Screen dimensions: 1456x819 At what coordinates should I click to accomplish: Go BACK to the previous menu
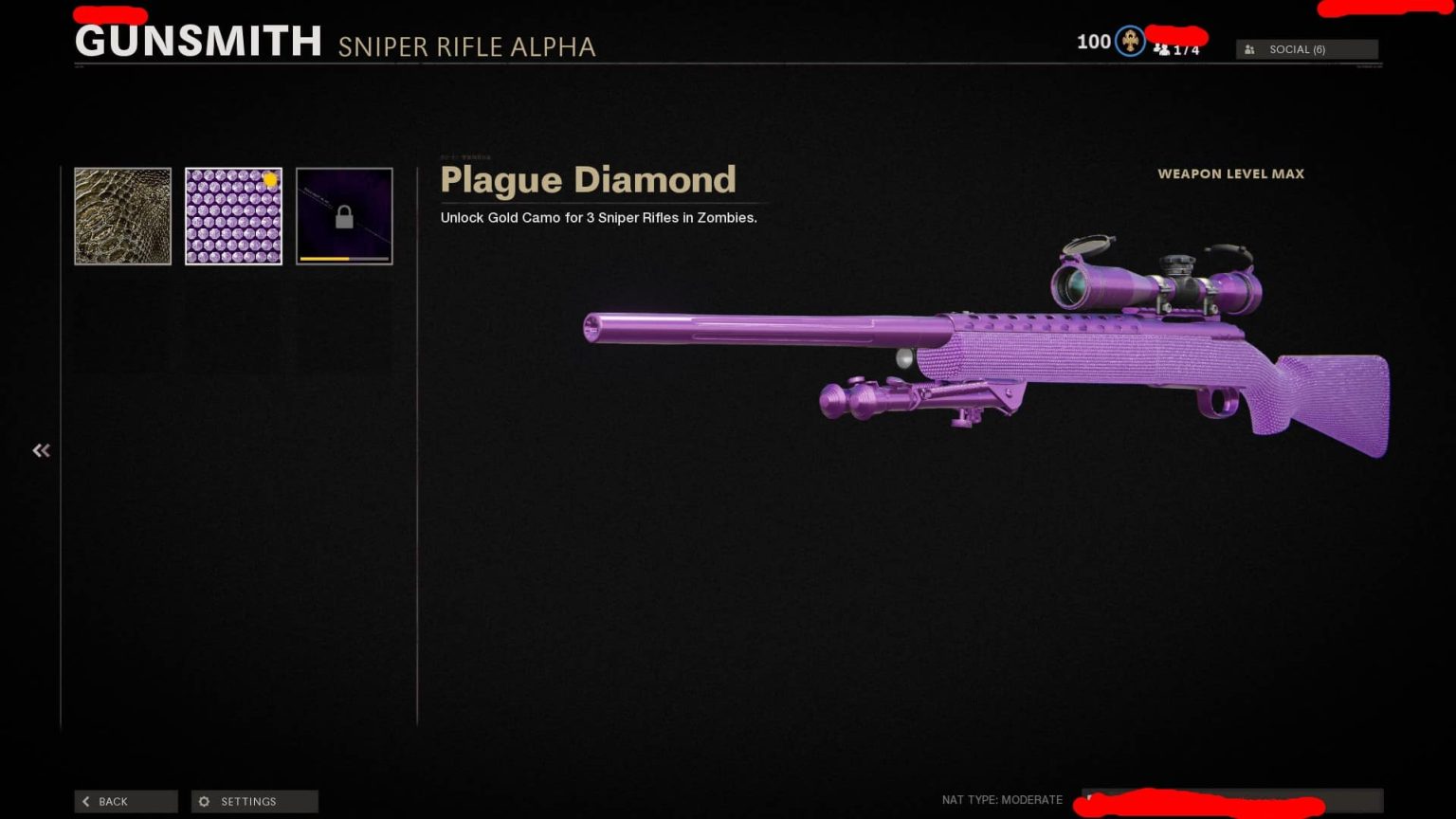[125, 801]
